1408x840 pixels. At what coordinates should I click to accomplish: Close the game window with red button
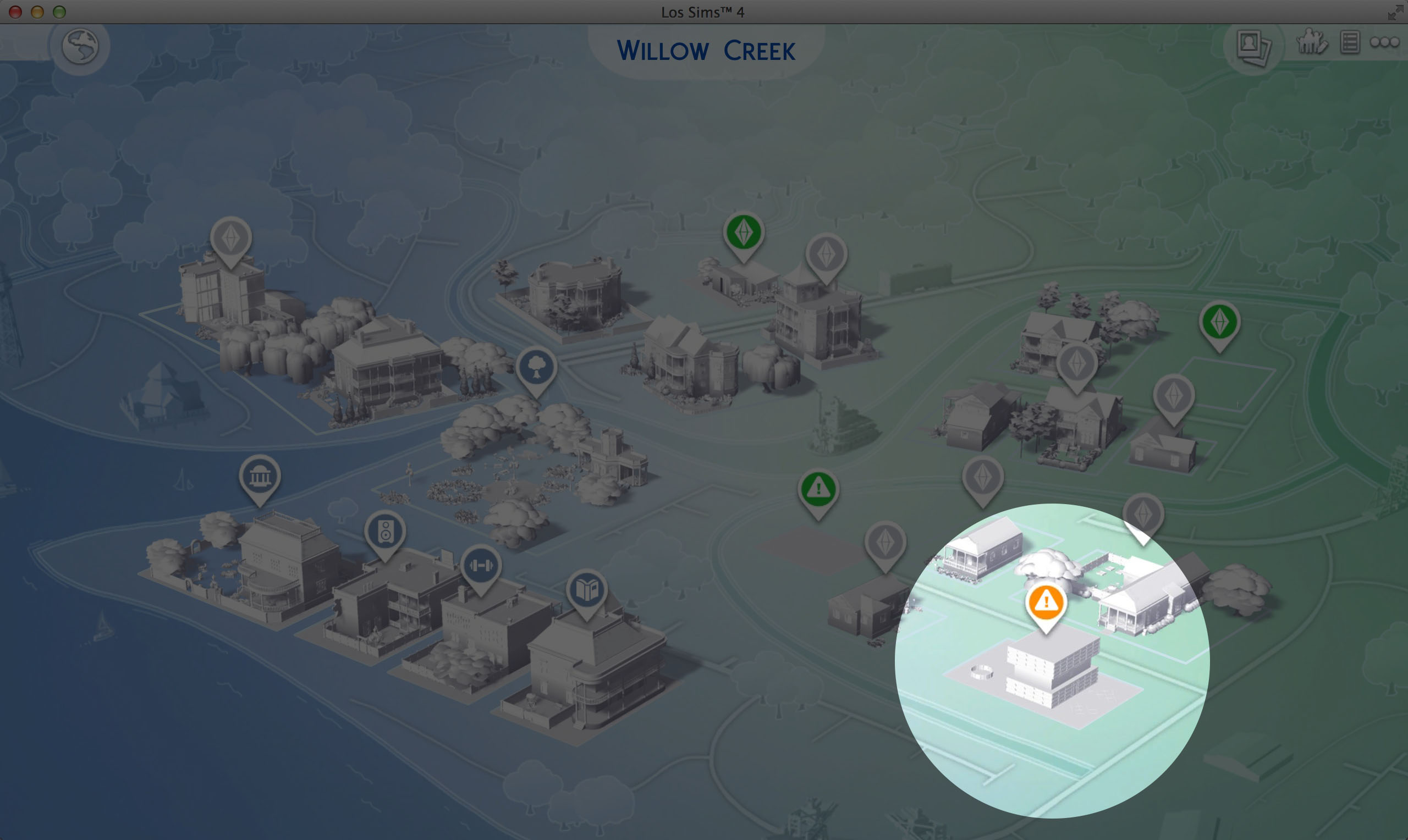[x=15, y=12]
